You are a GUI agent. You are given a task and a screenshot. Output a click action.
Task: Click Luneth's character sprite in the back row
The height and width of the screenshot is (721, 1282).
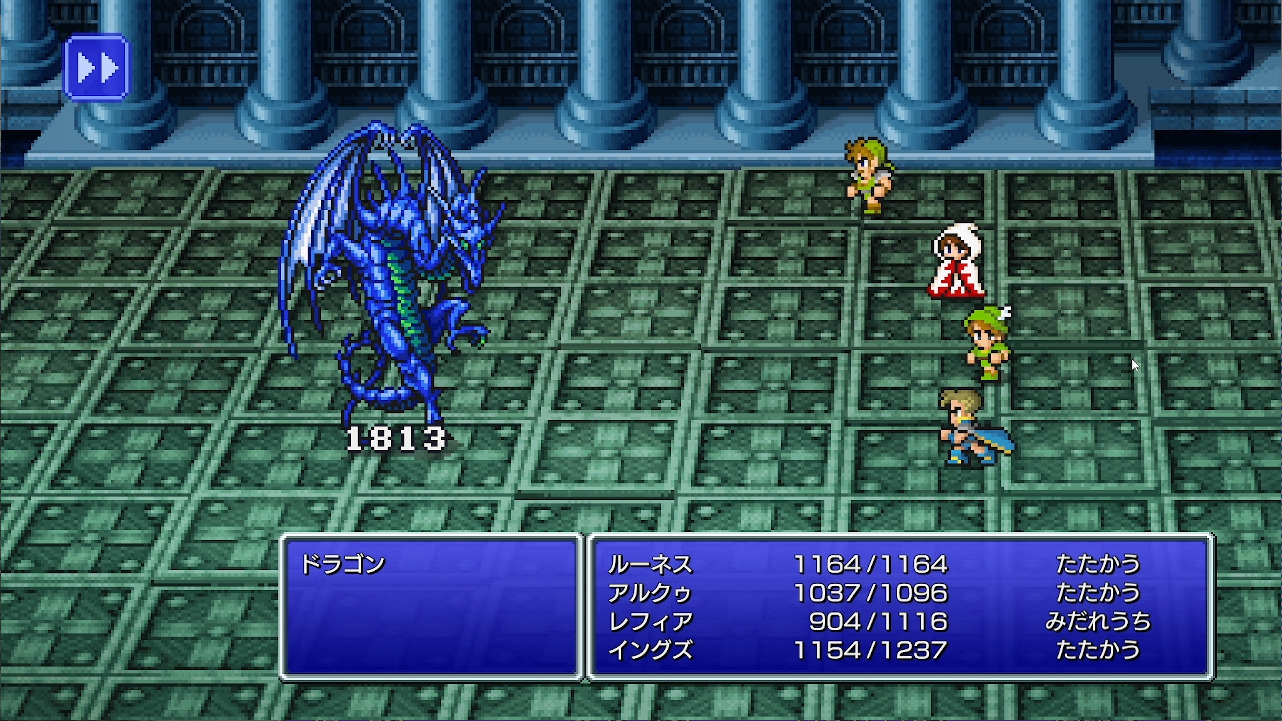(866, 175)
